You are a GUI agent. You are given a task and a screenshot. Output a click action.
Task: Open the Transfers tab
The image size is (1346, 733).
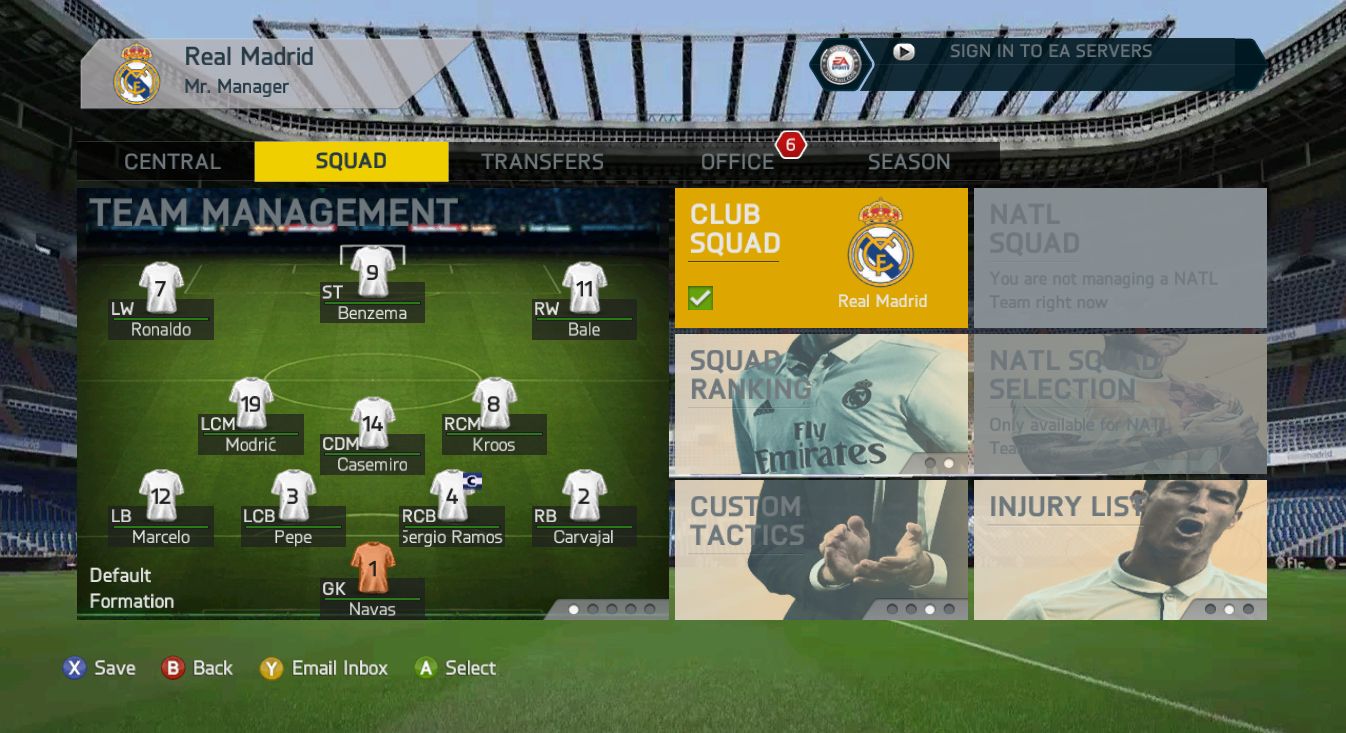coord(542,162)
